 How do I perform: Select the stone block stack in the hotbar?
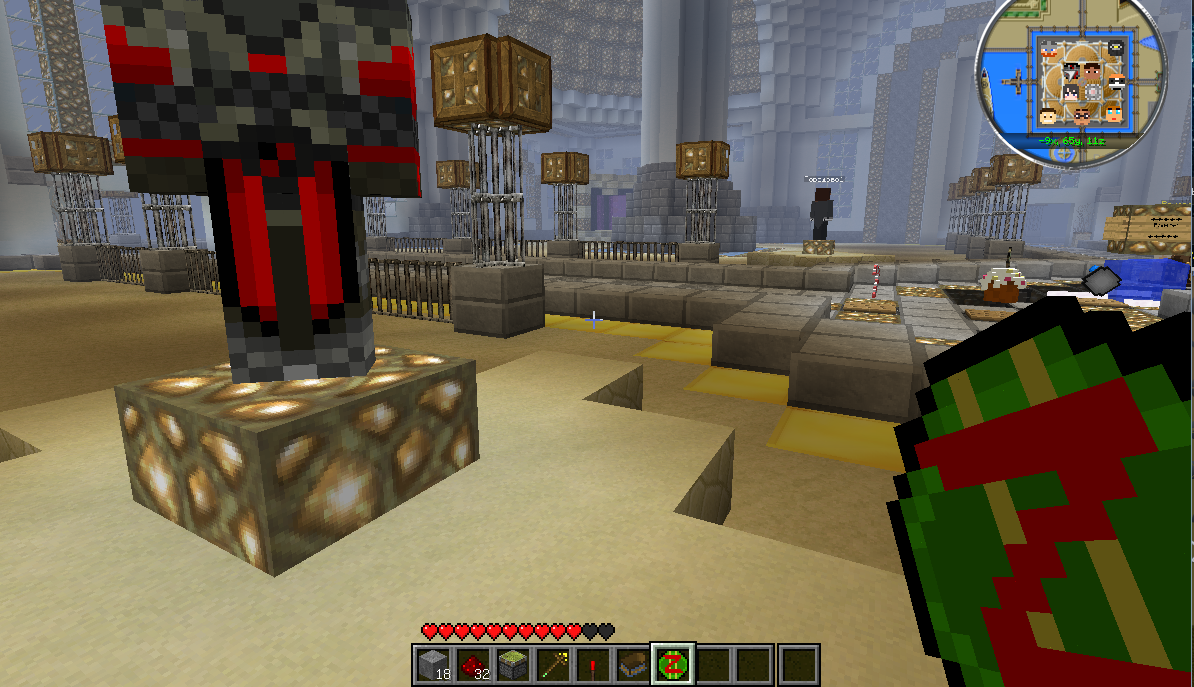click(x=433, y=664)
